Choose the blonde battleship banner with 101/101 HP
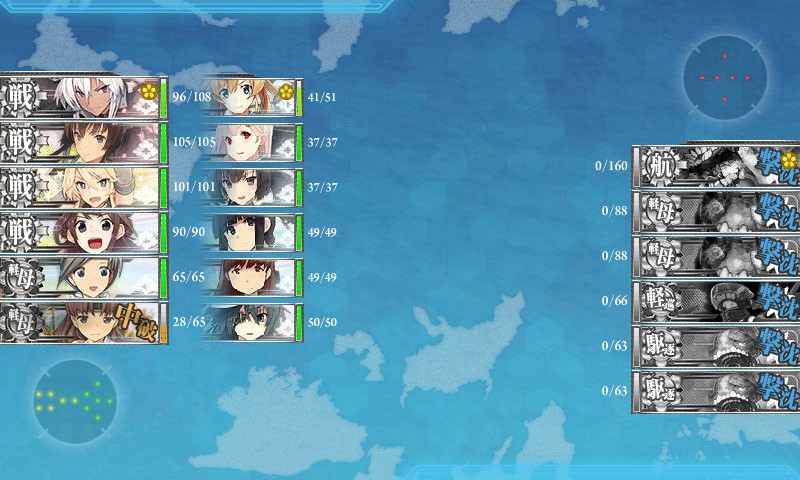Viewport: 800px width, 480px height. [82, 187]
